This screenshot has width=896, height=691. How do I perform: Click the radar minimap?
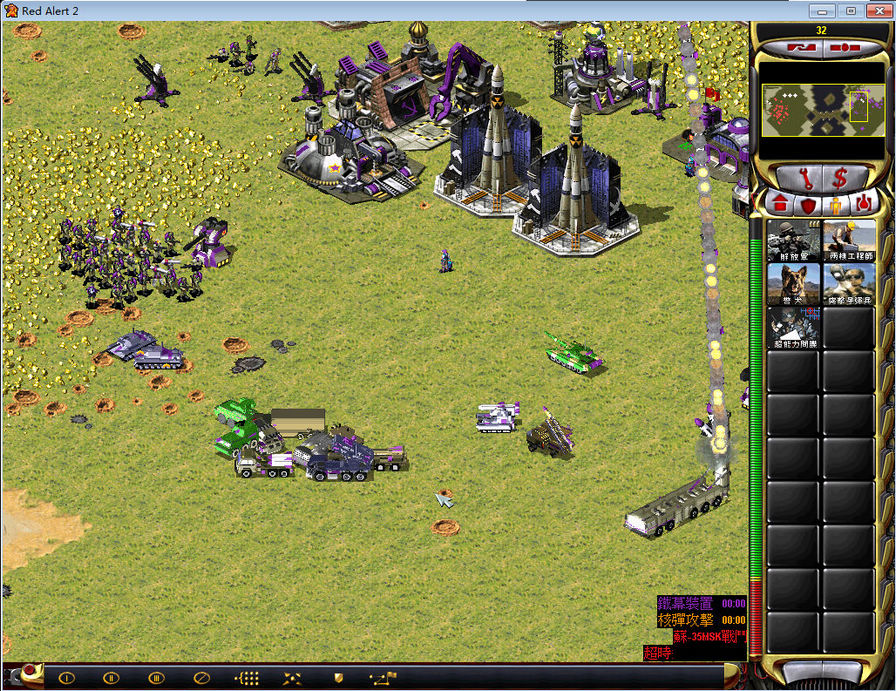click(x=817, y=110)
